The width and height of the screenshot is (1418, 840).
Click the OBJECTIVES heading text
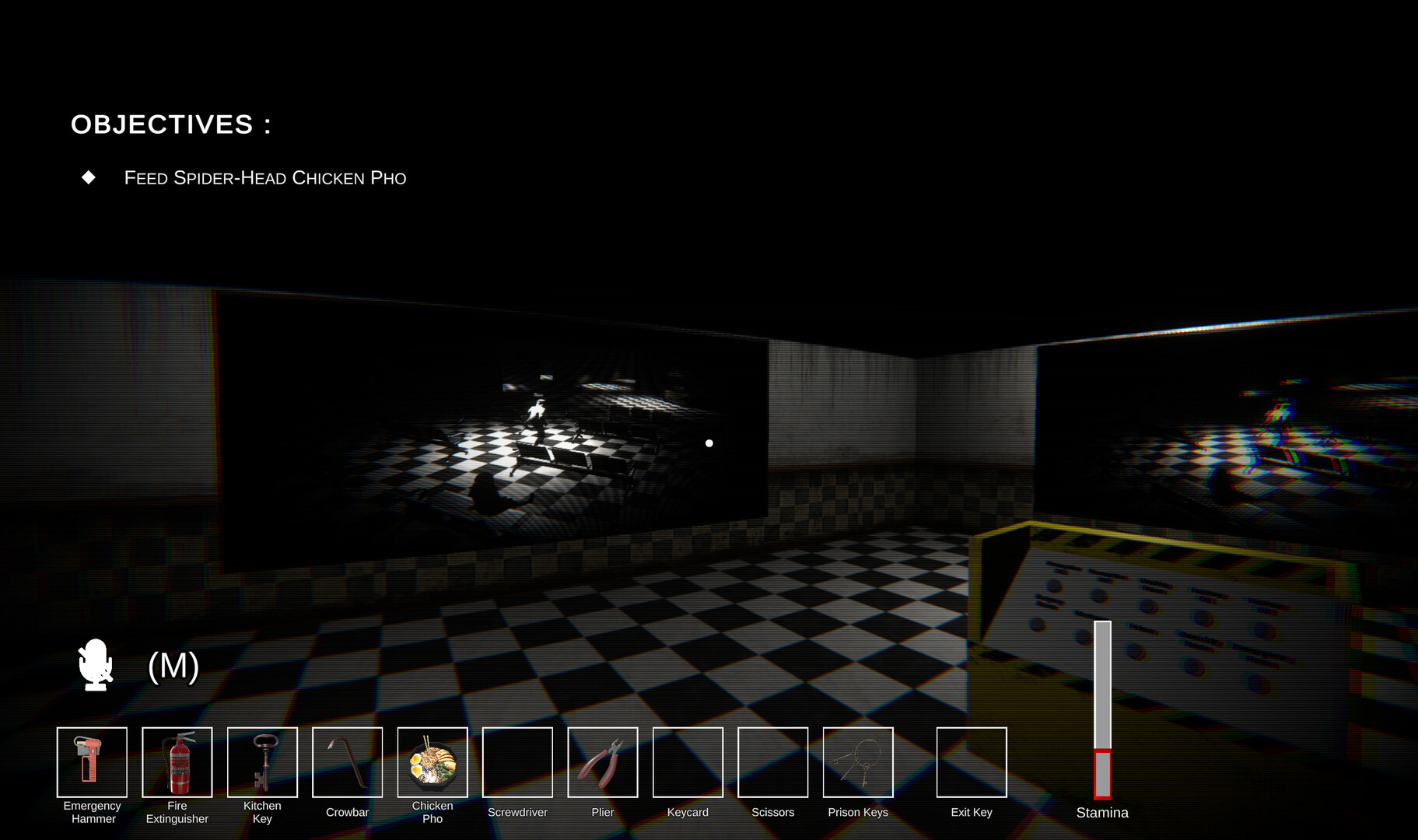[171, 124]
